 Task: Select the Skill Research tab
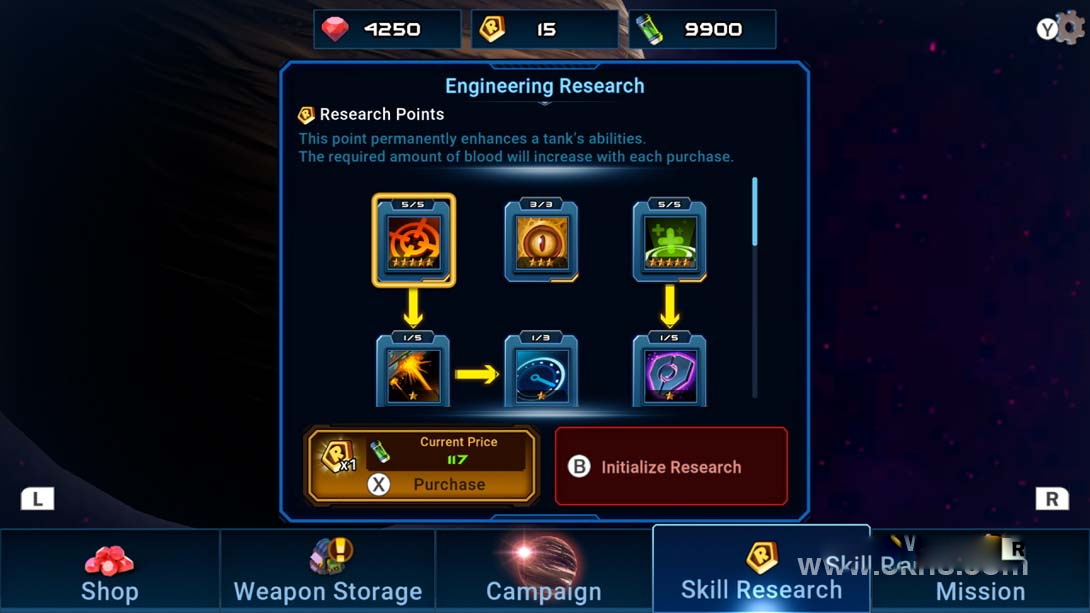(761, 573)
